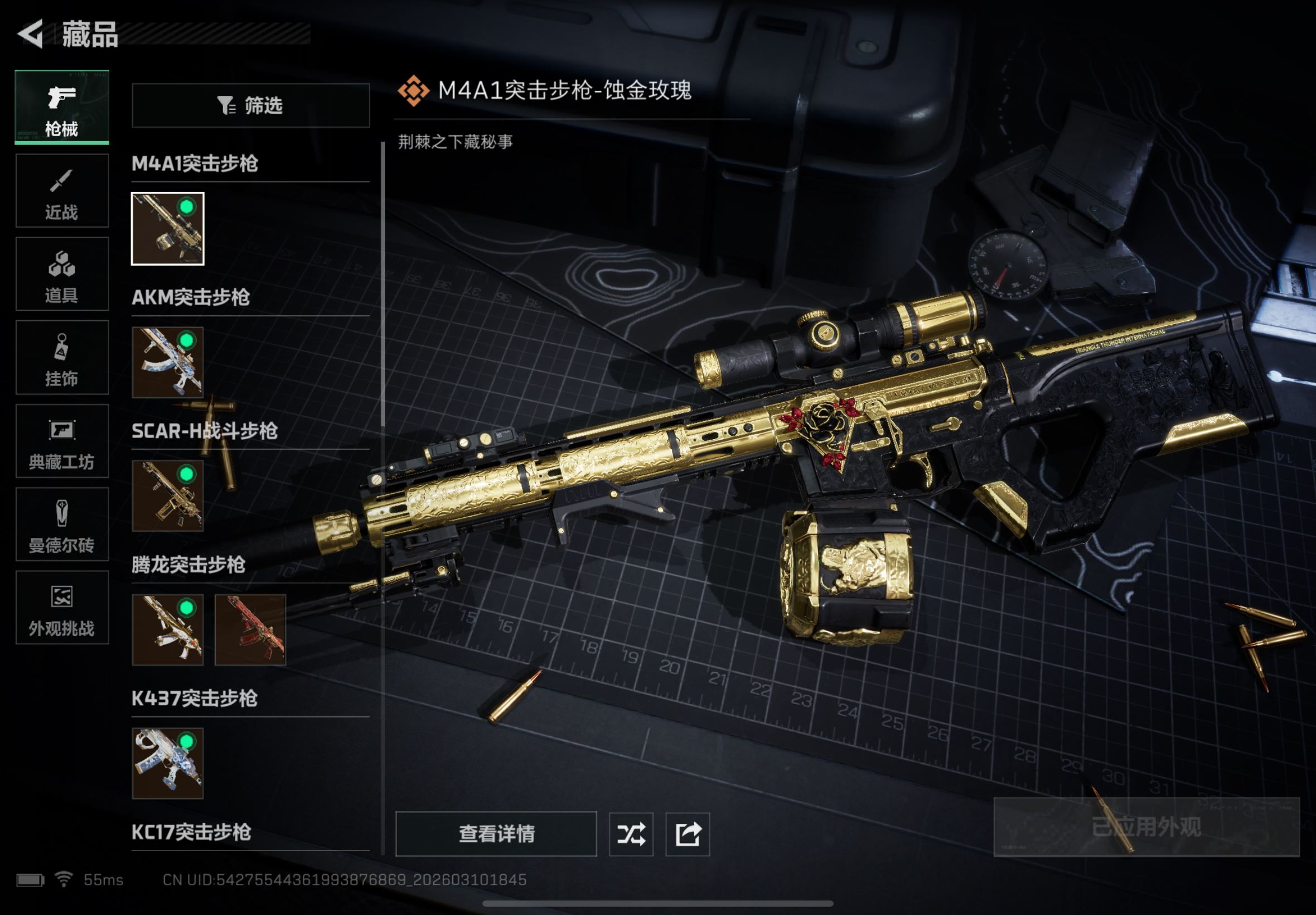Open the 外观挑战 challenges tab
Screen dimensions: 1316x915
[x=62, y=607]
